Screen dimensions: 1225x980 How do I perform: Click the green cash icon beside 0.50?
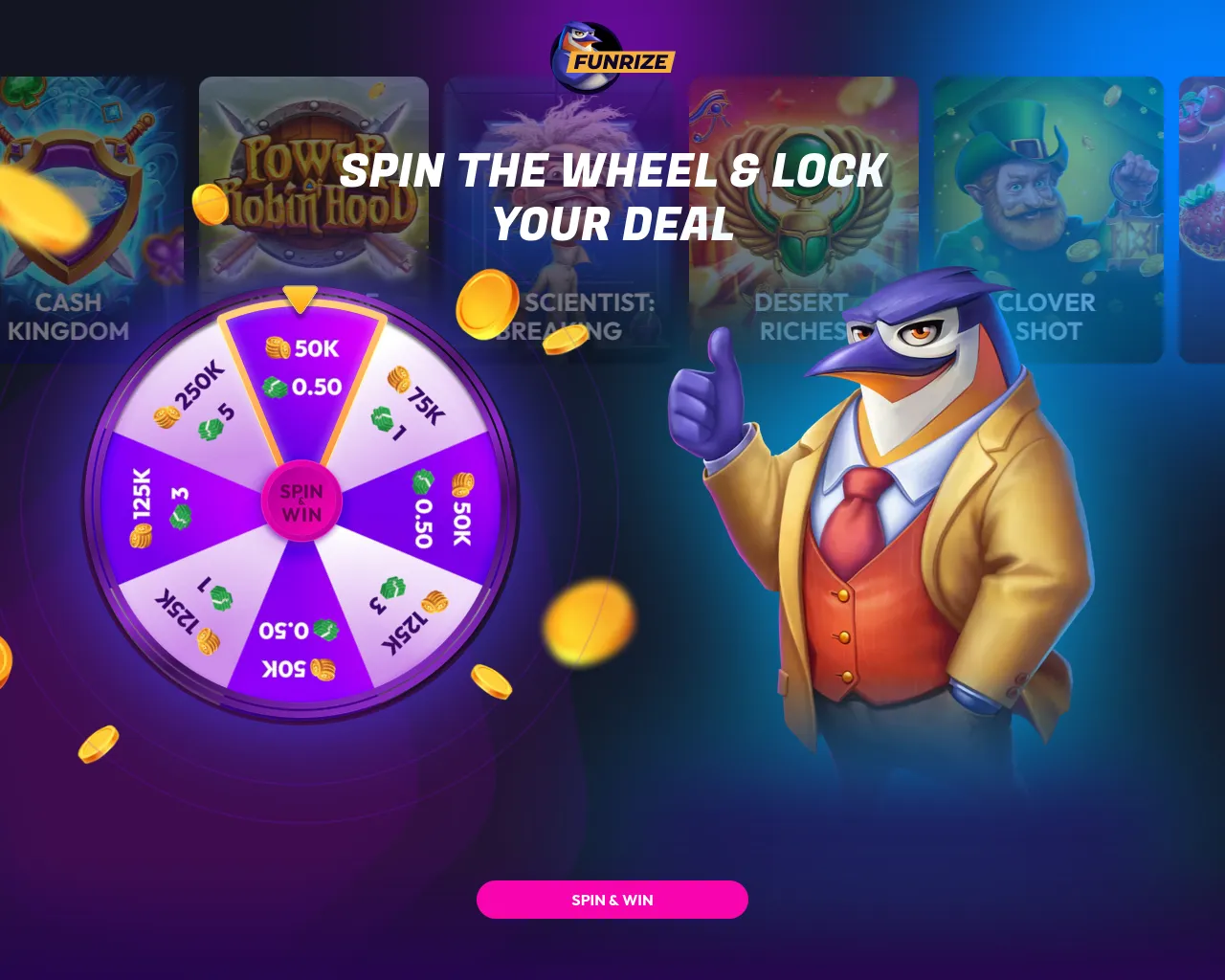(x=275, y=389)
